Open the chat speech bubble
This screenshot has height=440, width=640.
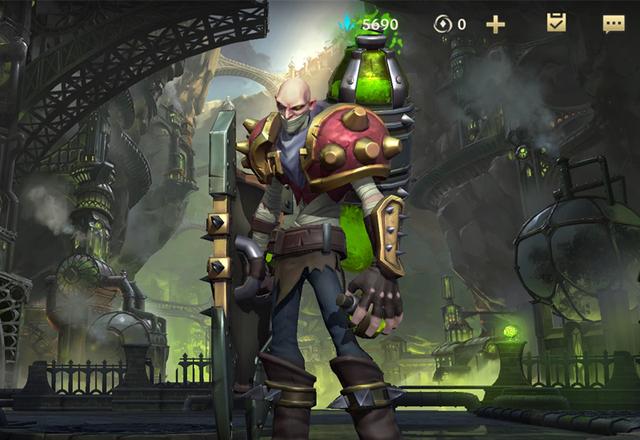613,23
